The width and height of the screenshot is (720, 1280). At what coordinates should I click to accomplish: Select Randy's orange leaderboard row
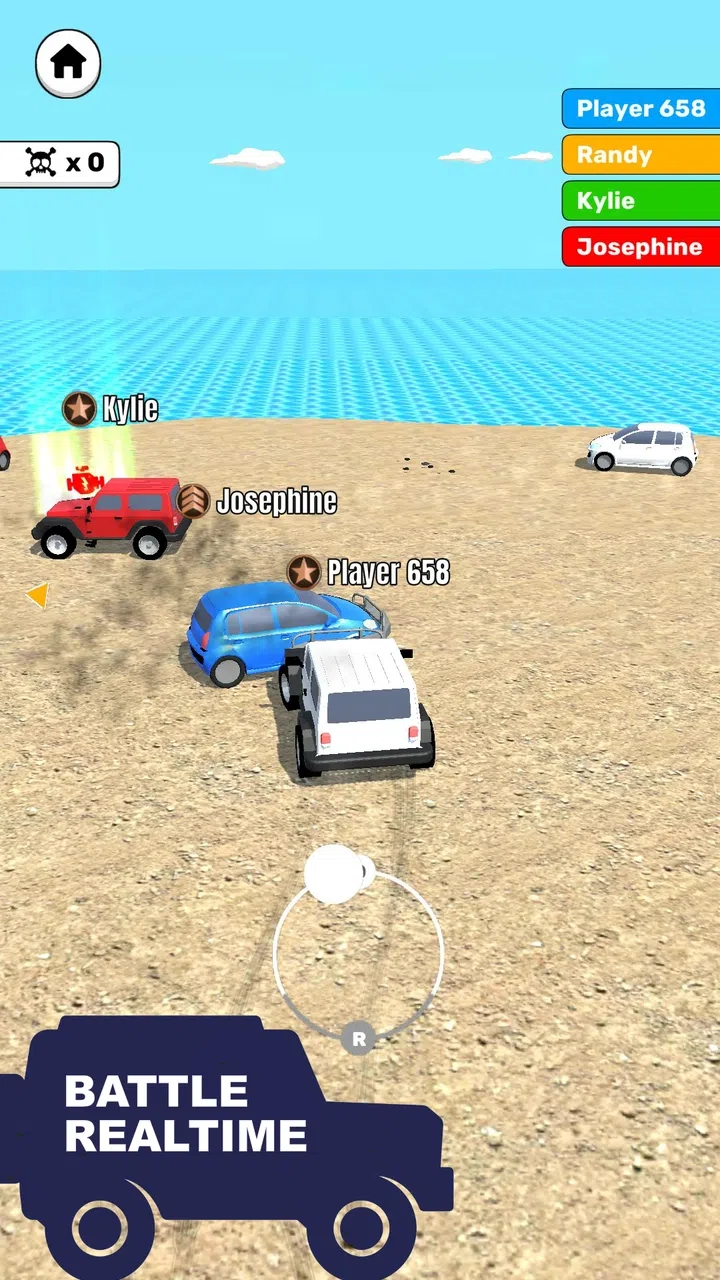[641, 155]
